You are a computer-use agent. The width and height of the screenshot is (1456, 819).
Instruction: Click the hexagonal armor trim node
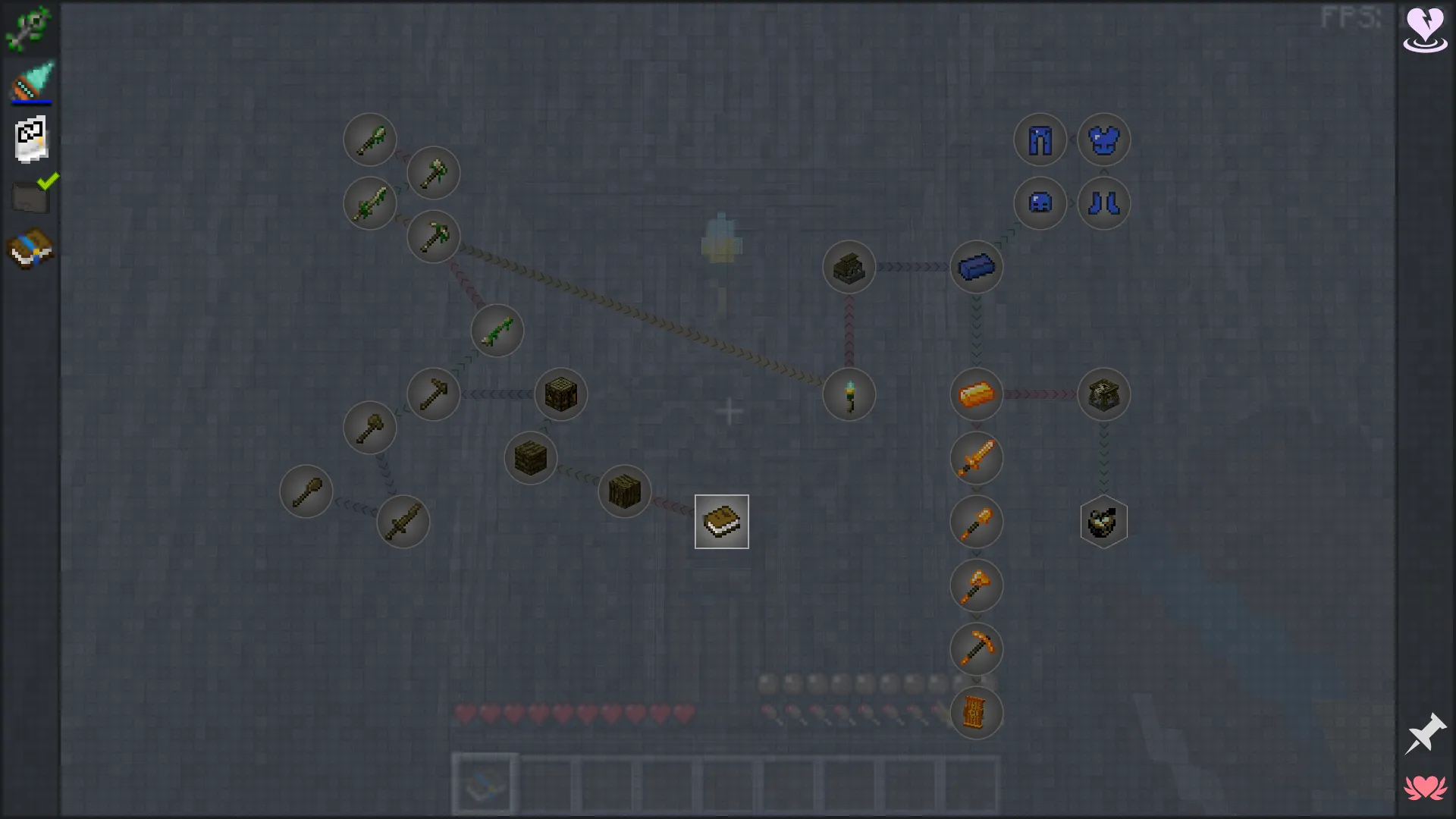pos(1104,522)
